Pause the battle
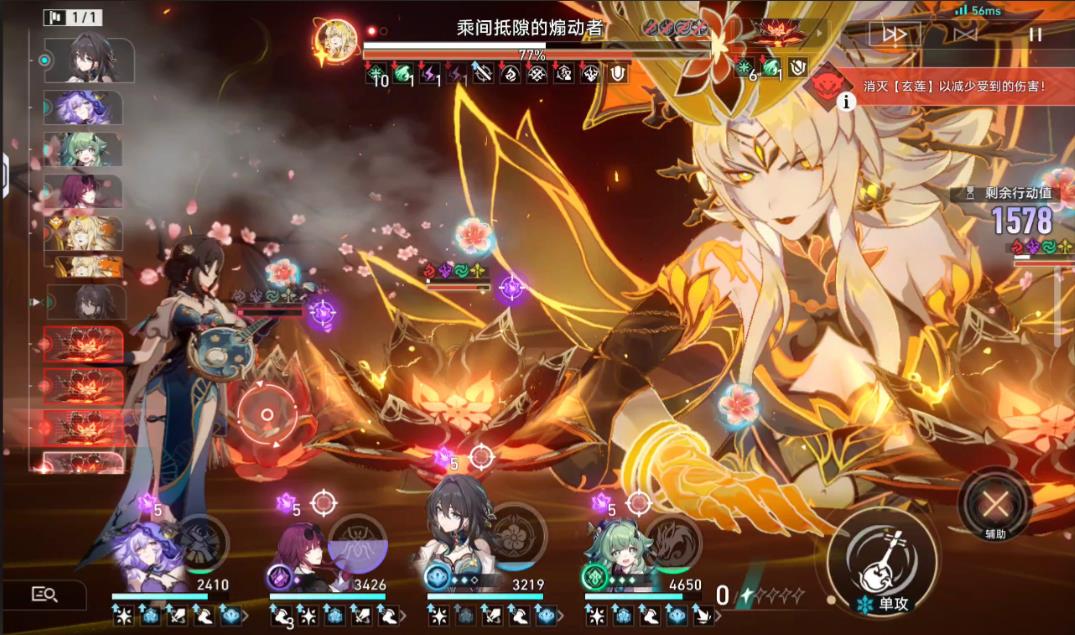This screenshot has width=1075, height=635. coord(1035,34)
